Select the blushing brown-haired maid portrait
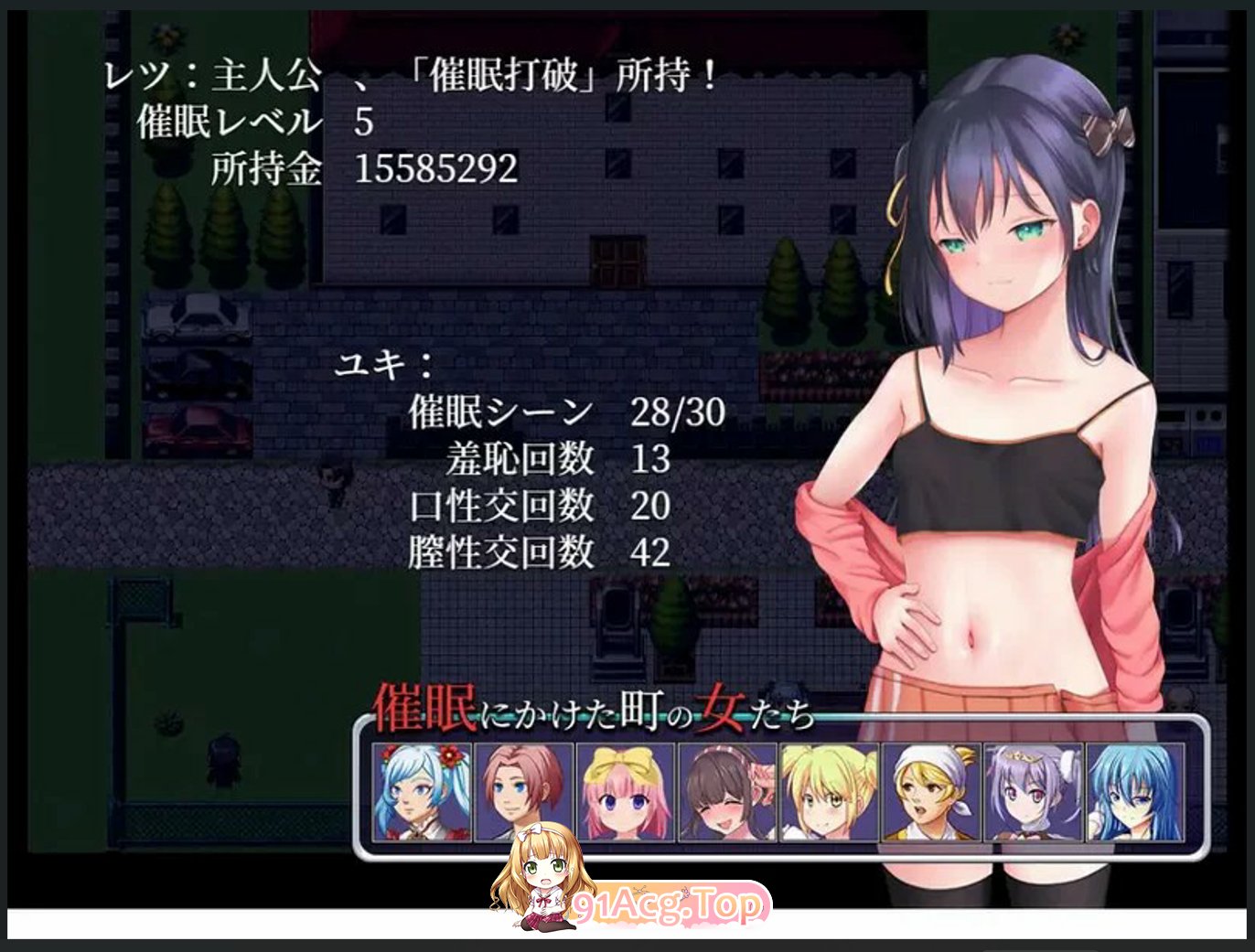The height and width of the screenshot is (952, 1255). 727,792
